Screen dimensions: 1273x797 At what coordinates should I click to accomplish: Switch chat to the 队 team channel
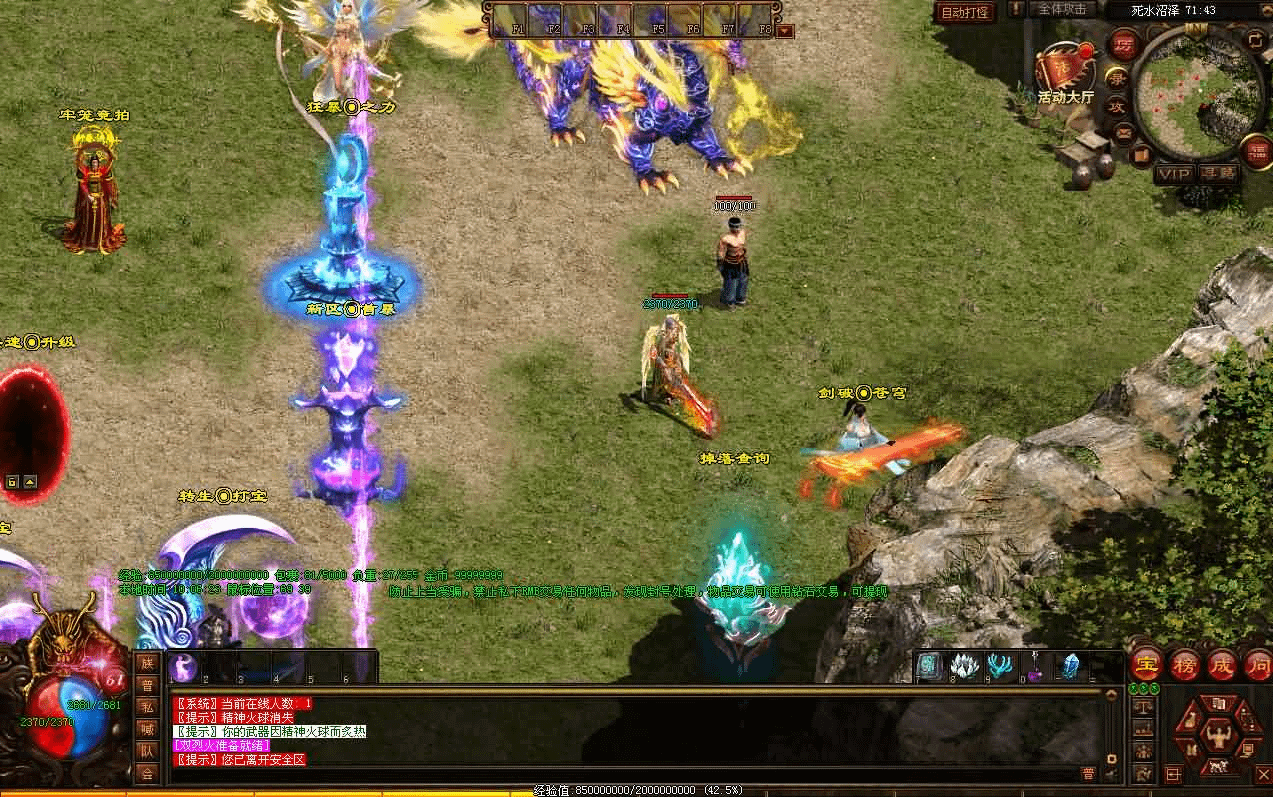[147, 751]
